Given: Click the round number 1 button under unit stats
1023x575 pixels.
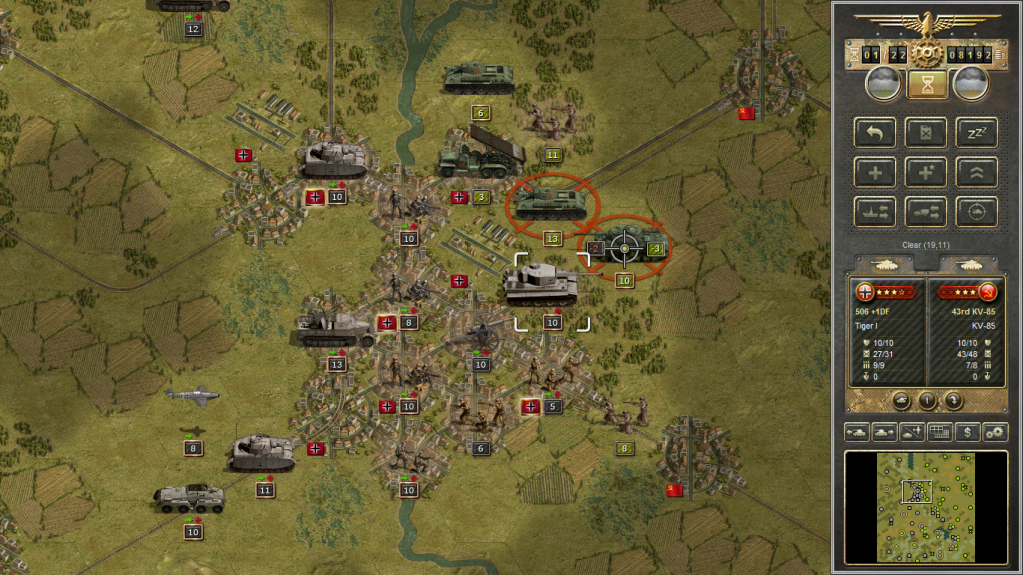Looking at the screenshot, I should [927, 400].
